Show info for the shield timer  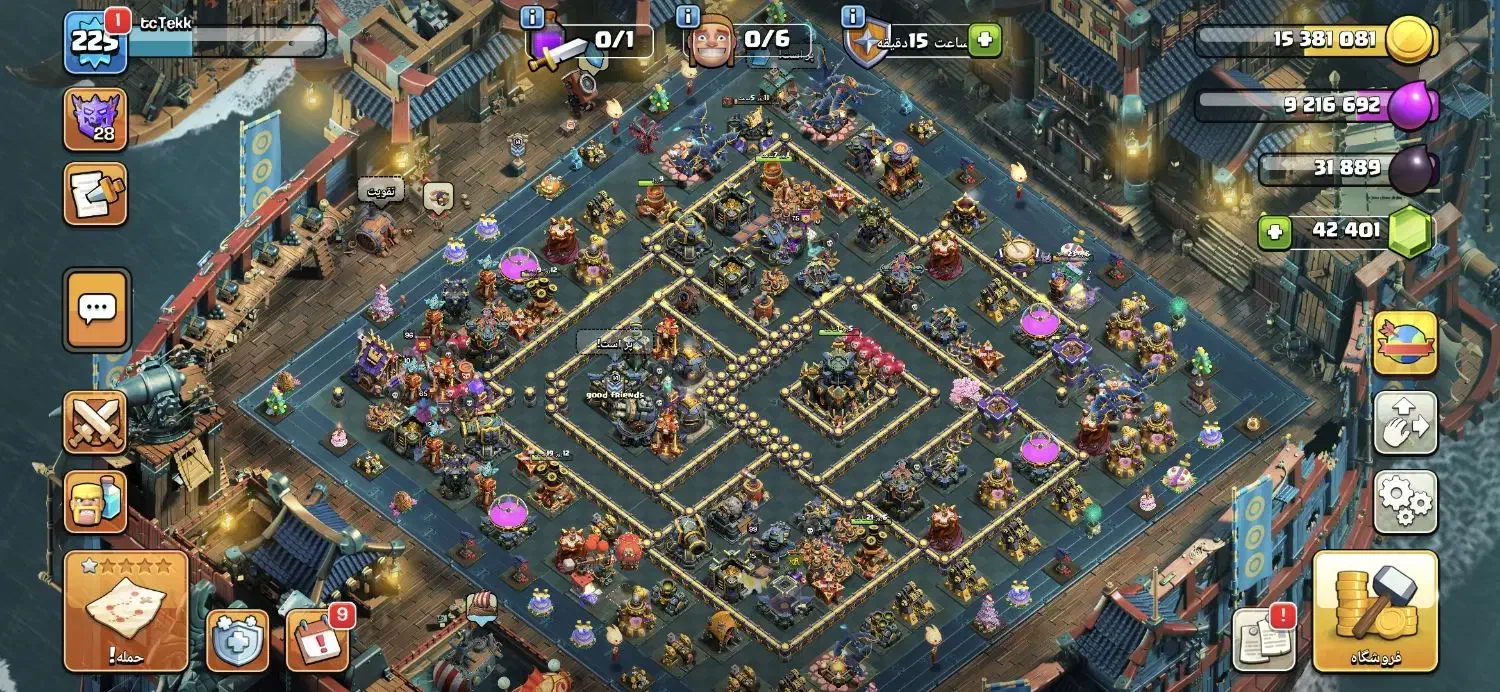pyautogui.click(x=852, y=17)
